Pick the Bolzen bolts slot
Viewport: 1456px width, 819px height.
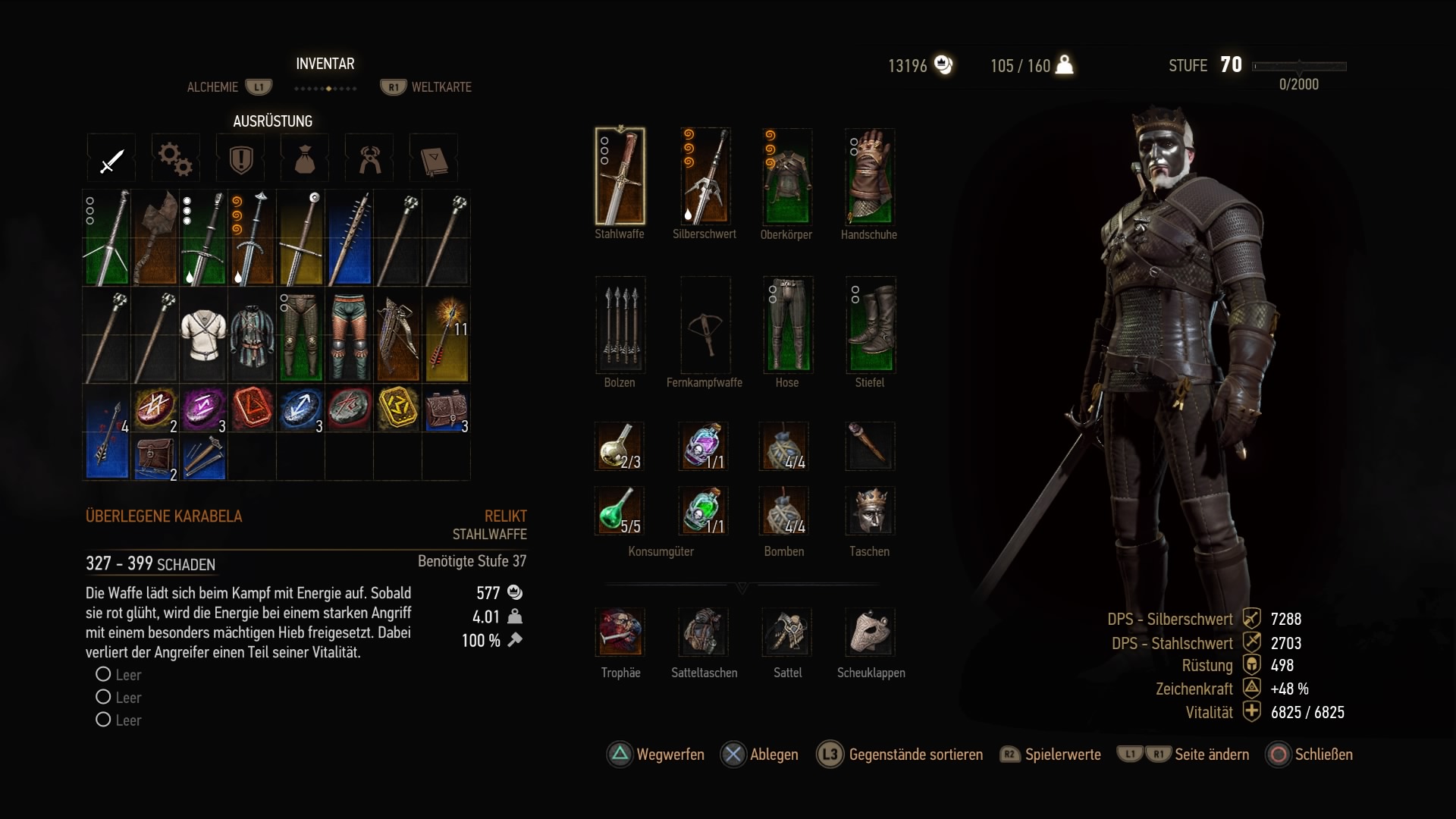click(620, 325)
